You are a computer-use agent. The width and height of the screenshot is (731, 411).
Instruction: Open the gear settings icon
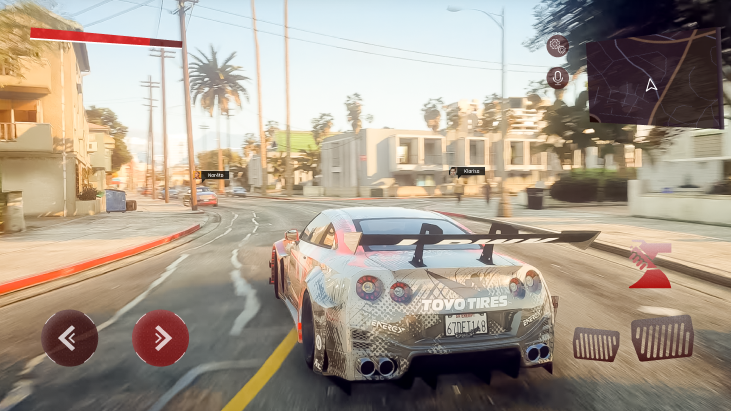pyautogui.click(x=558, y=46)
